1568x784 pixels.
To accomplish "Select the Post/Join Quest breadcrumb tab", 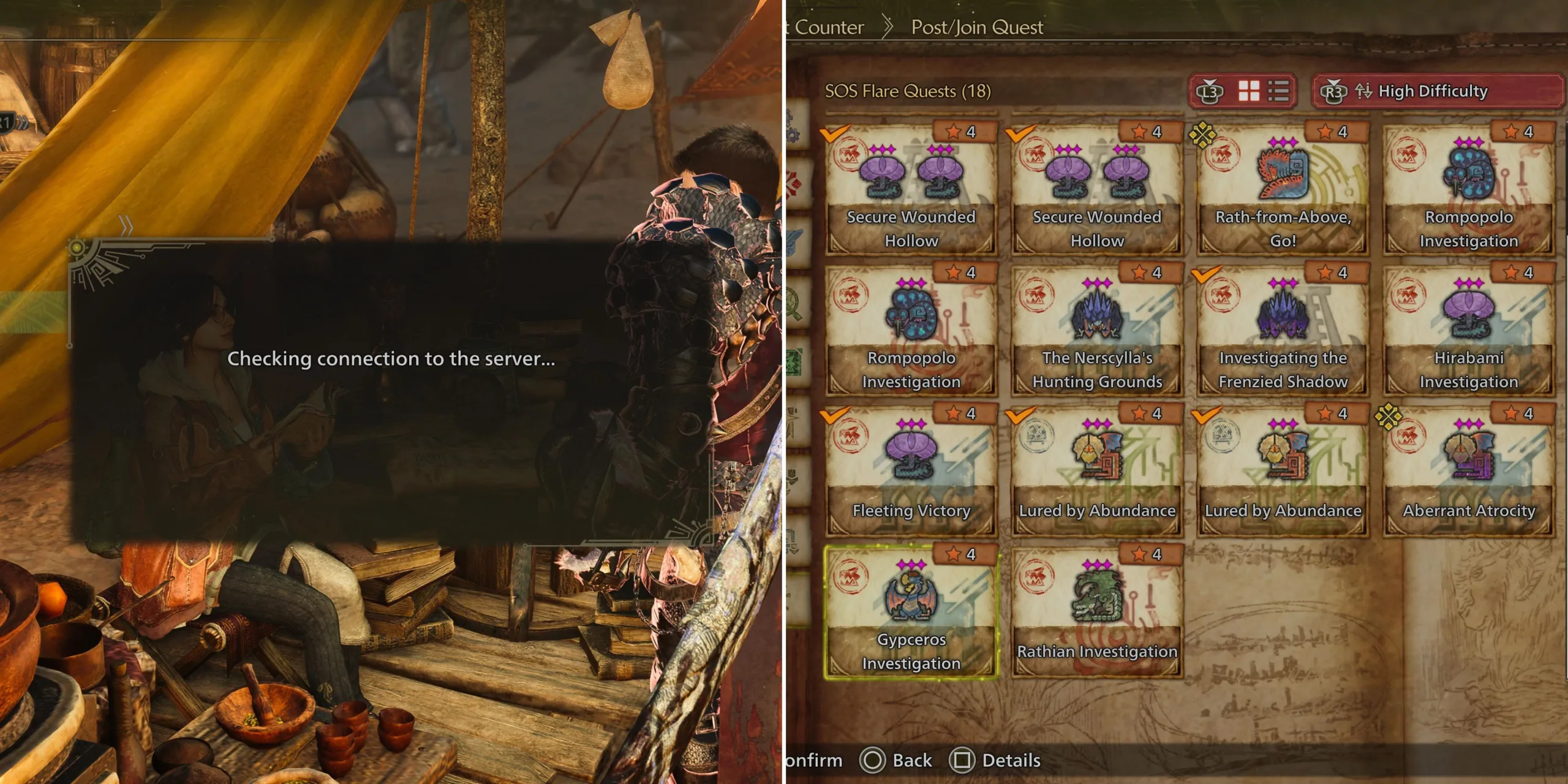I will pos(976,27).
